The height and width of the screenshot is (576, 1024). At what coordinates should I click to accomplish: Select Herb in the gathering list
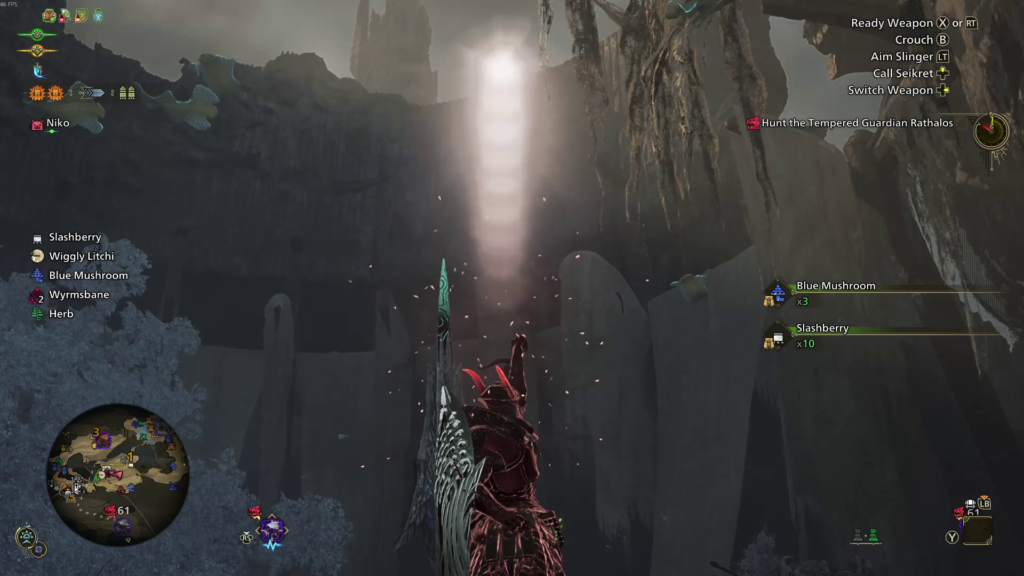click(60, 314)
